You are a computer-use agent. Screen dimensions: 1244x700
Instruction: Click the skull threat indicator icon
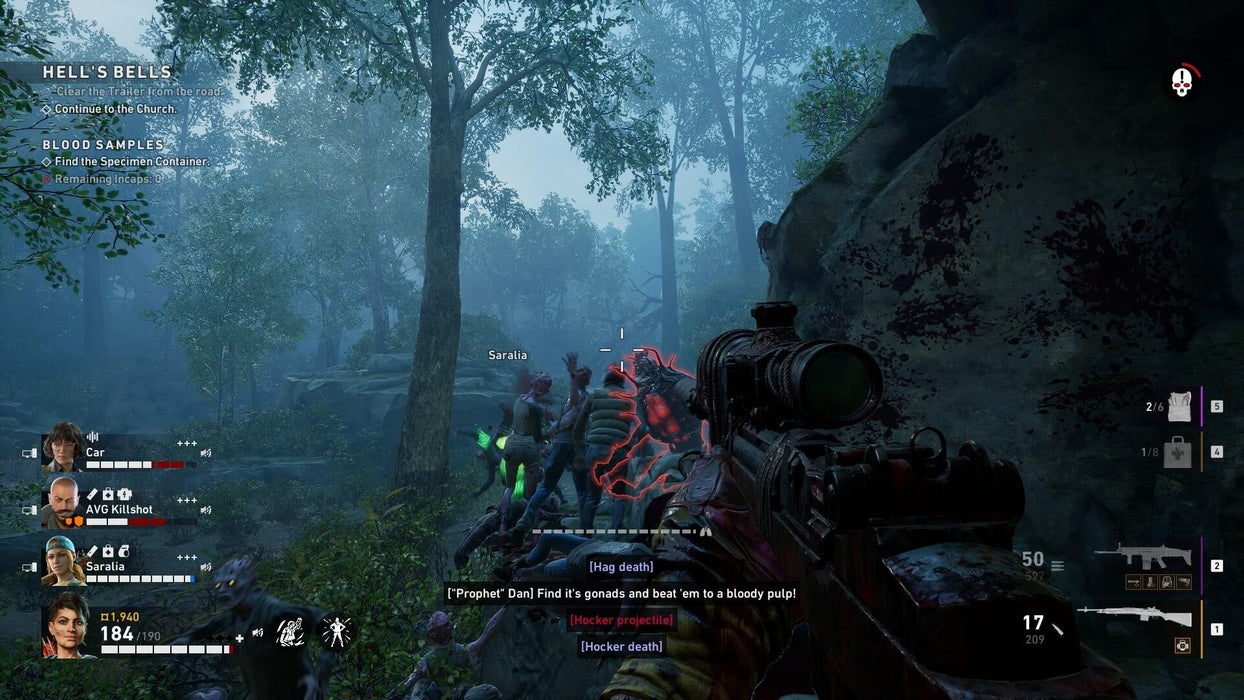1182,82
